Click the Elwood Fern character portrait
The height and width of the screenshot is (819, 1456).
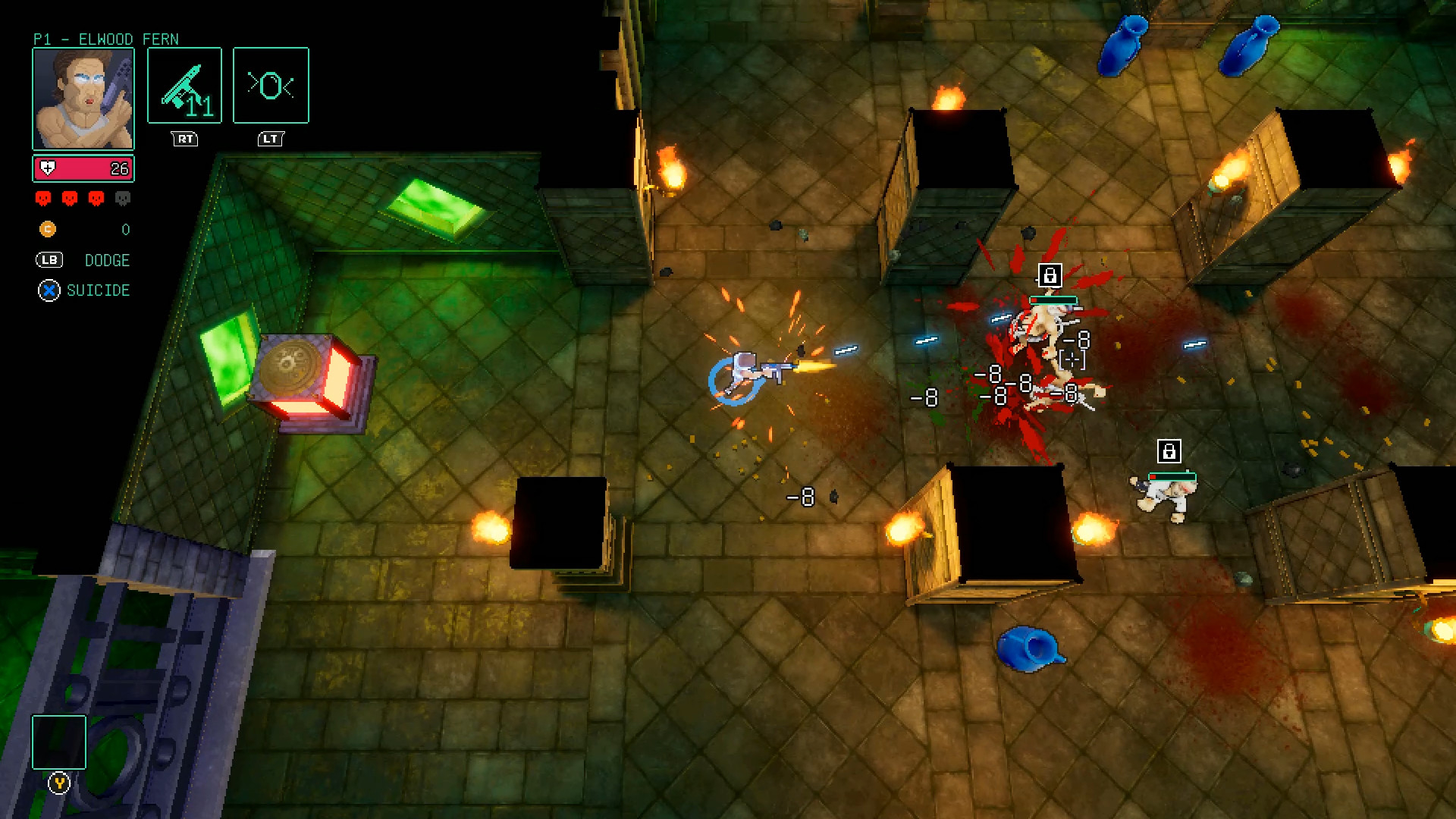pyautogui.click(x=83, y=99)
